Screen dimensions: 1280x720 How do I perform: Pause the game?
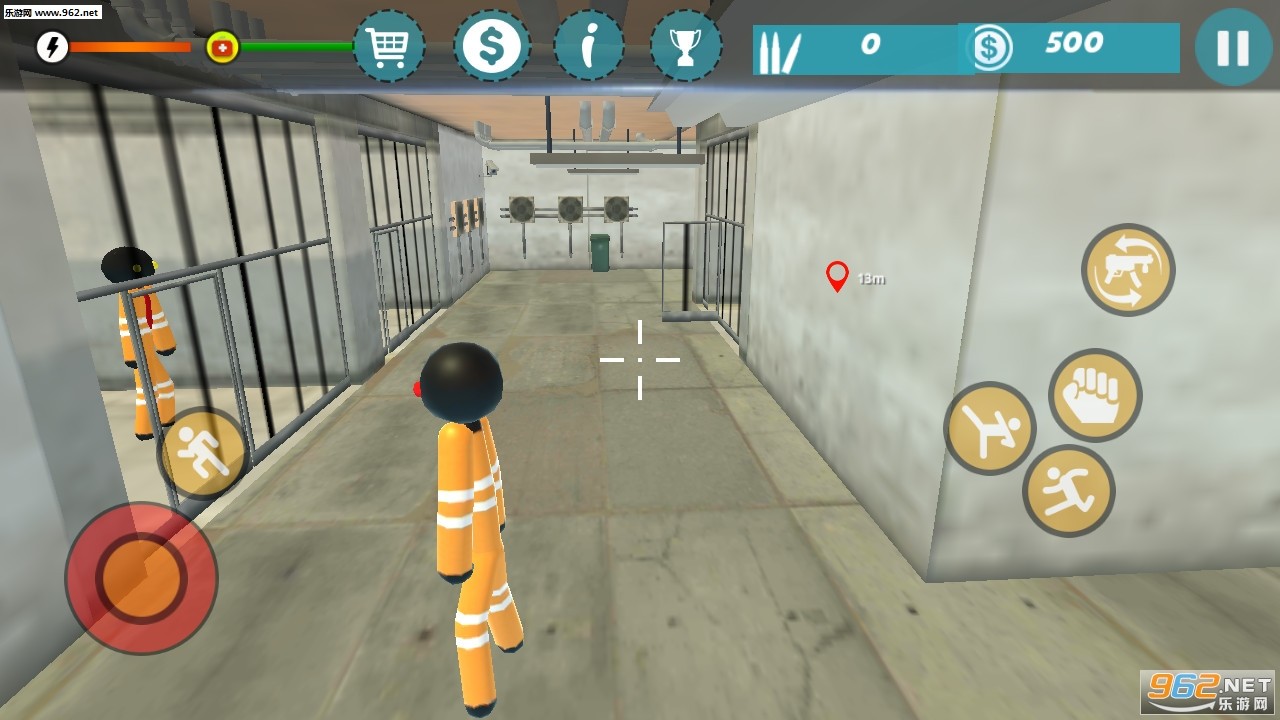click(1233, 47)
